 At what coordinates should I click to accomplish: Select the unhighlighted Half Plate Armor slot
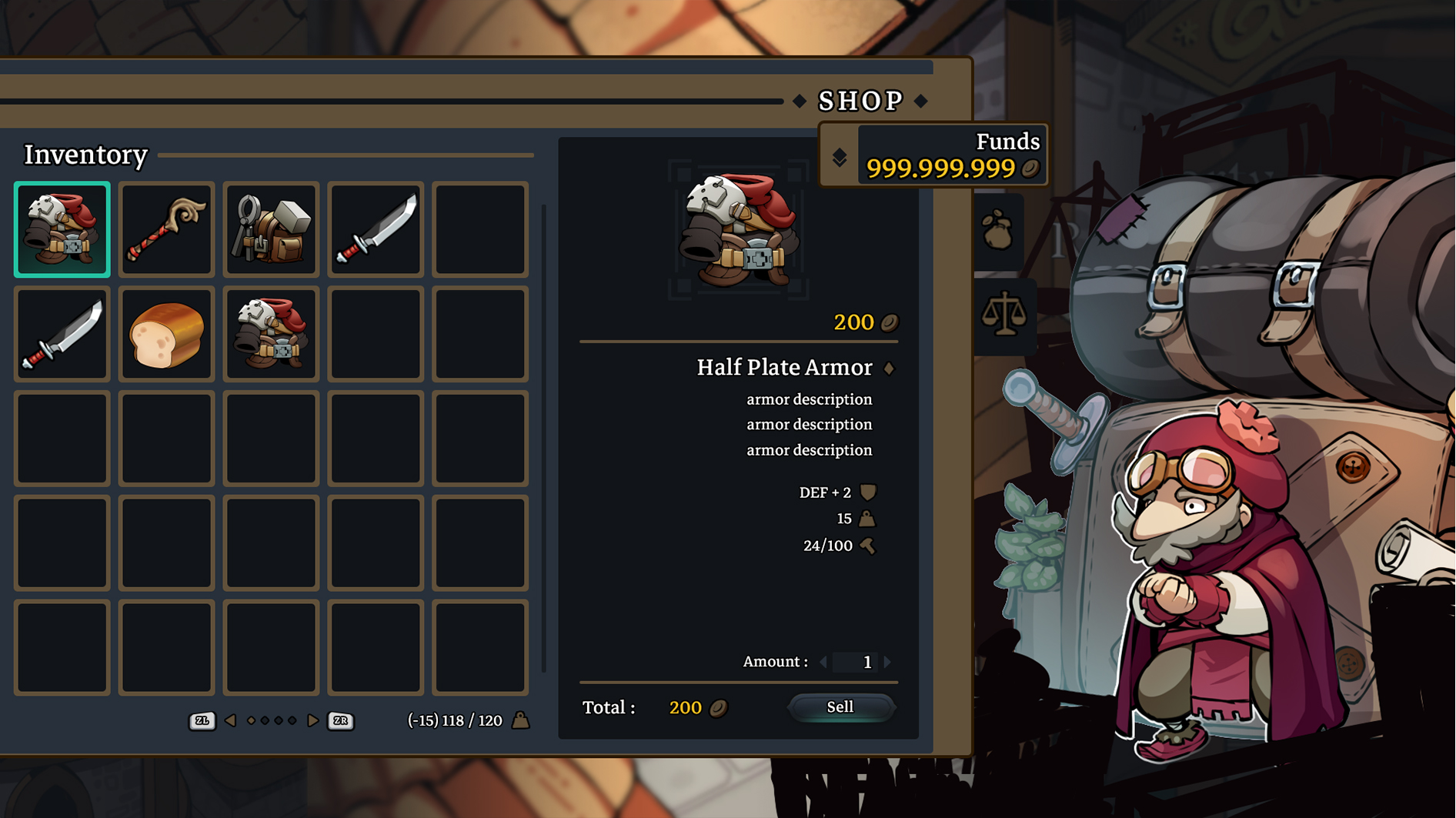pyautogui.click(x=271, y=334)
